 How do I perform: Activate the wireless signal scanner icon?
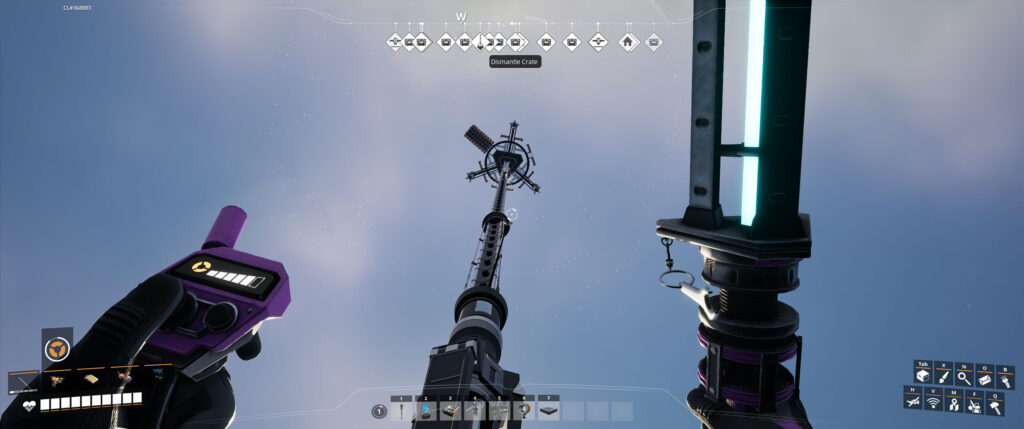coord(934,402)
